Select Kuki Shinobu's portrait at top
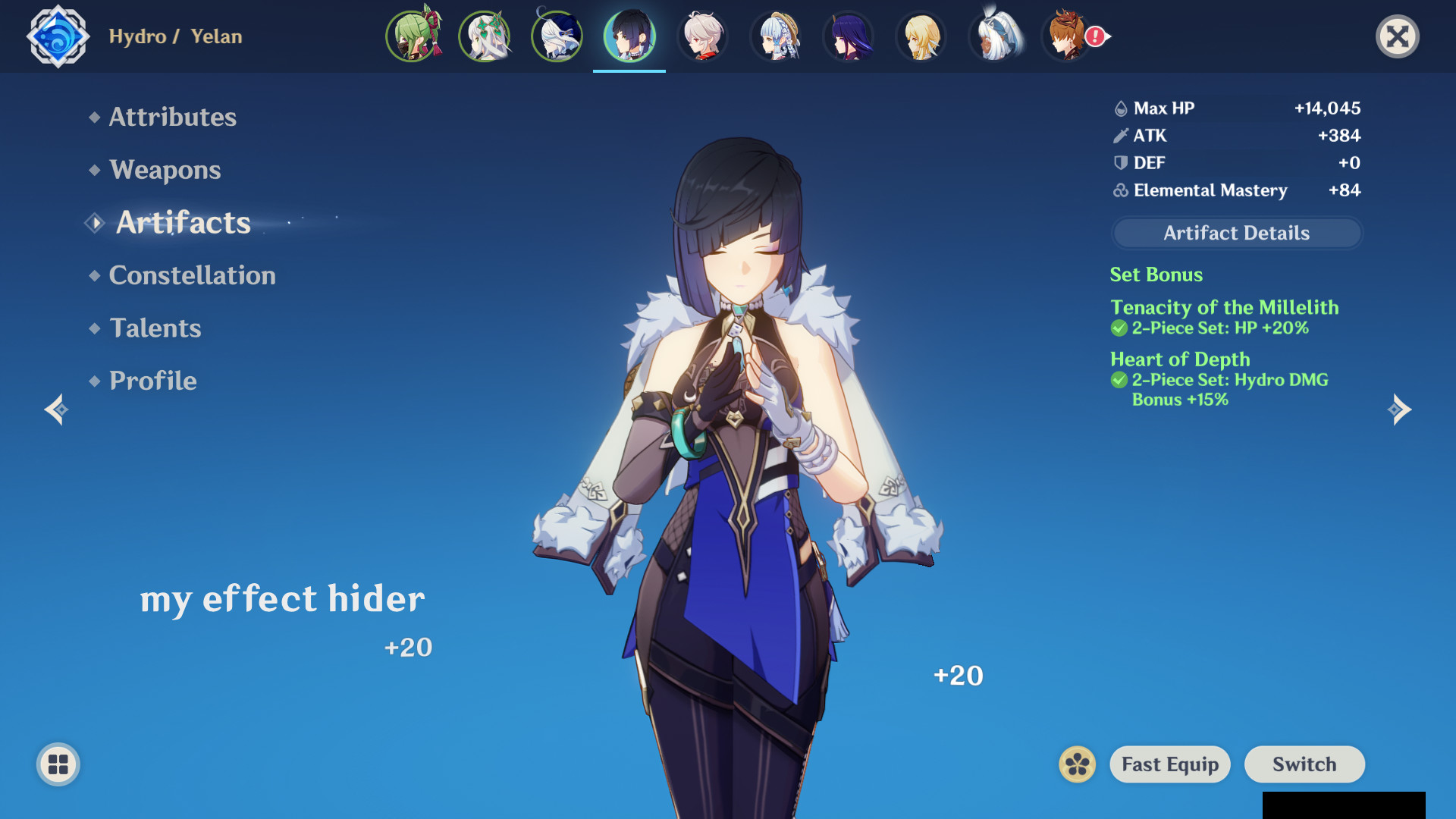The height and width of the screenshot is (819, 1456). tap(413, 36)
